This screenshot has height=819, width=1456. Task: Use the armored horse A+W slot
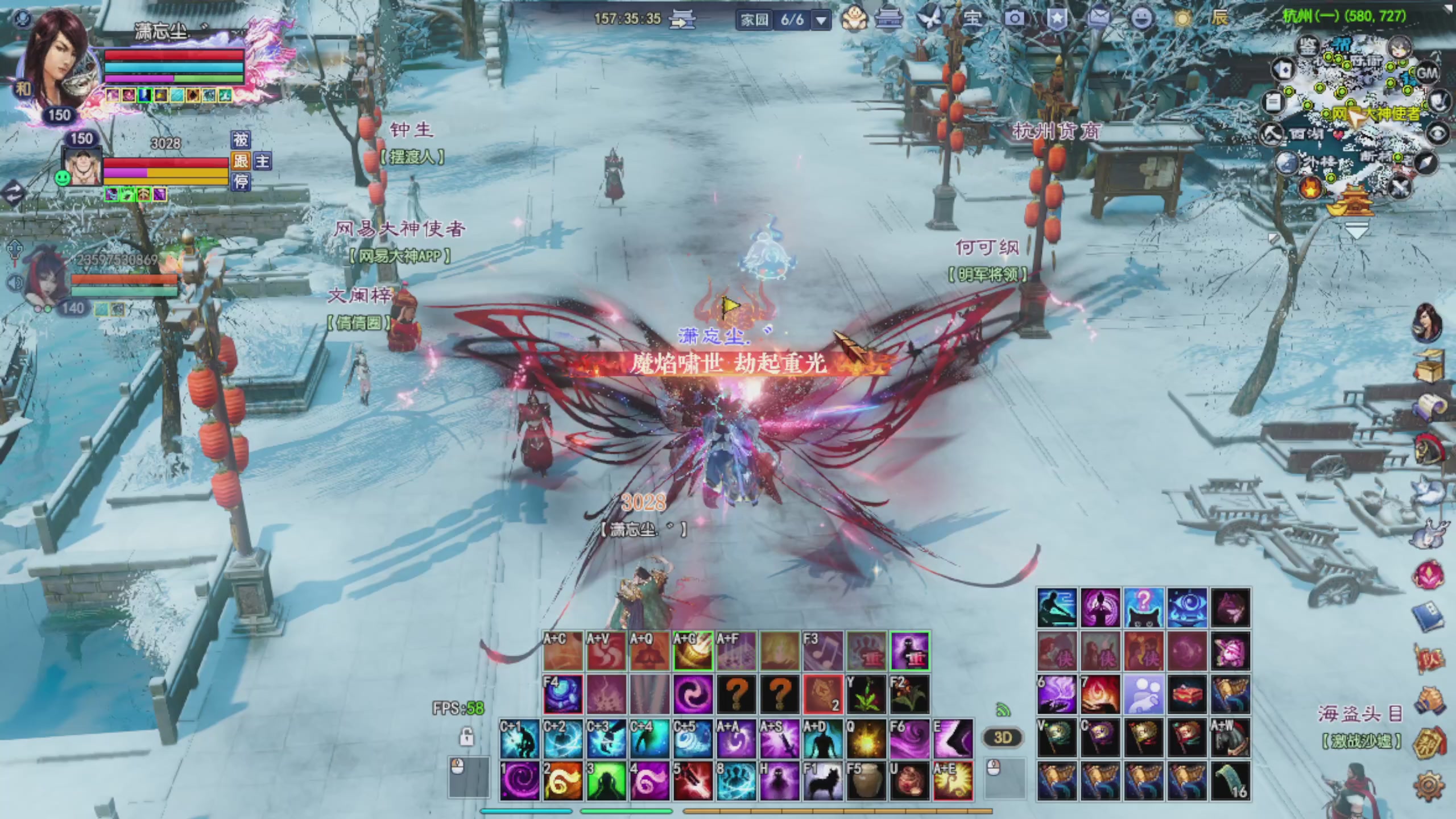(1230, 738)
